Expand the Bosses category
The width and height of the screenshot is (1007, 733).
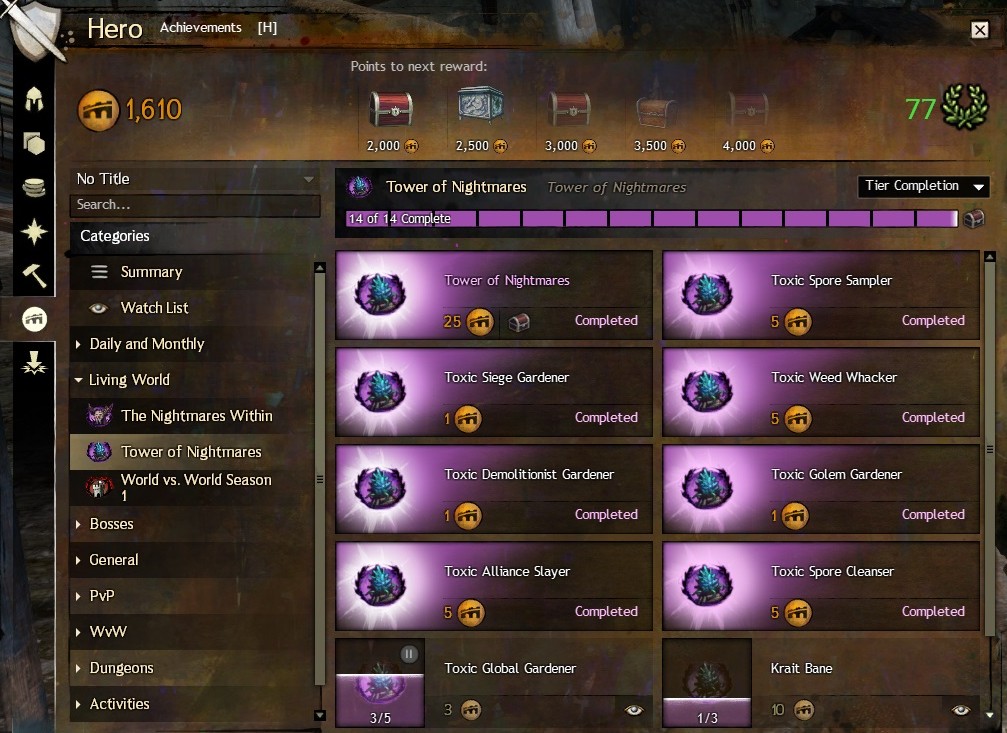point(111,524)
